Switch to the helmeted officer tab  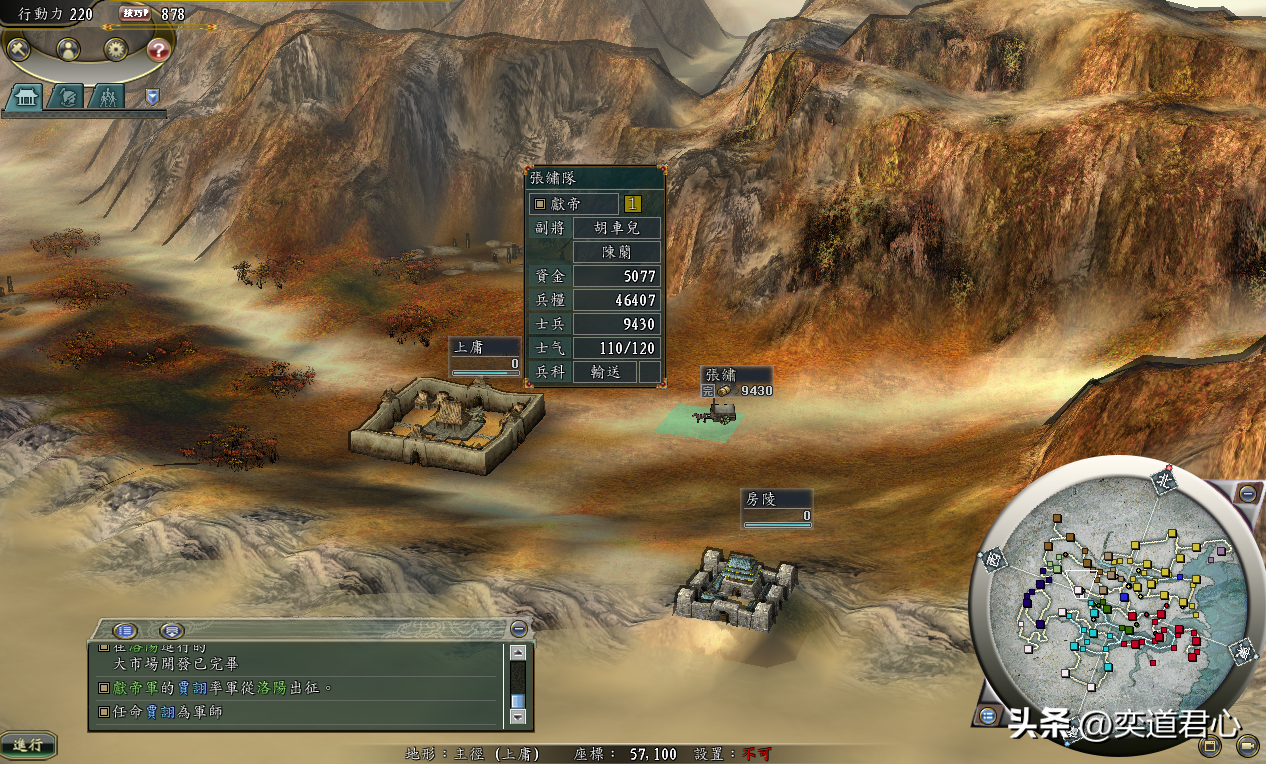[x=65, y=97]
